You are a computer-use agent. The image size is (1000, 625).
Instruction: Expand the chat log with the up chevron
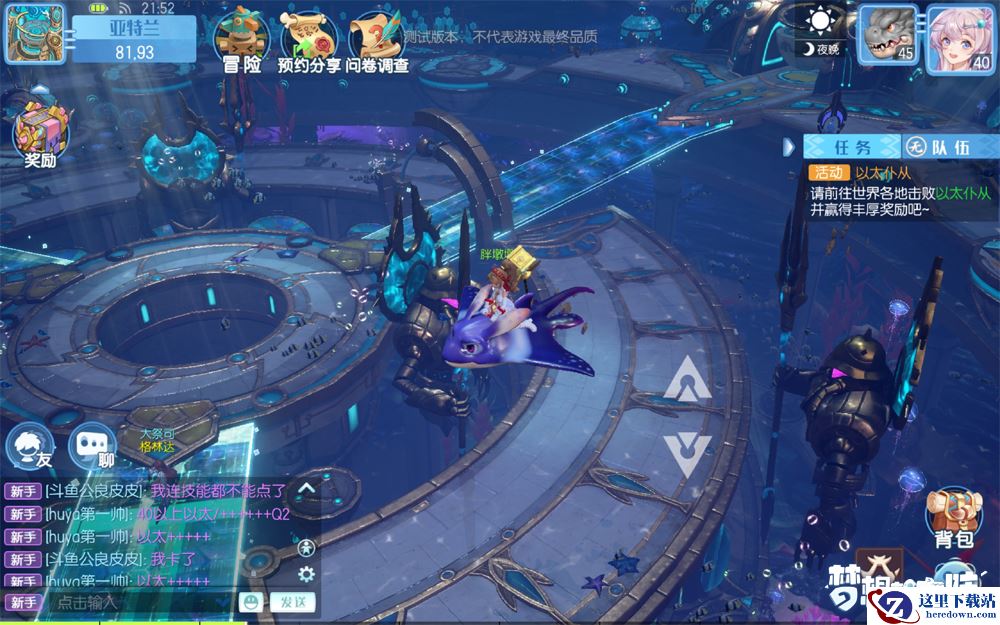pos(307,489)
